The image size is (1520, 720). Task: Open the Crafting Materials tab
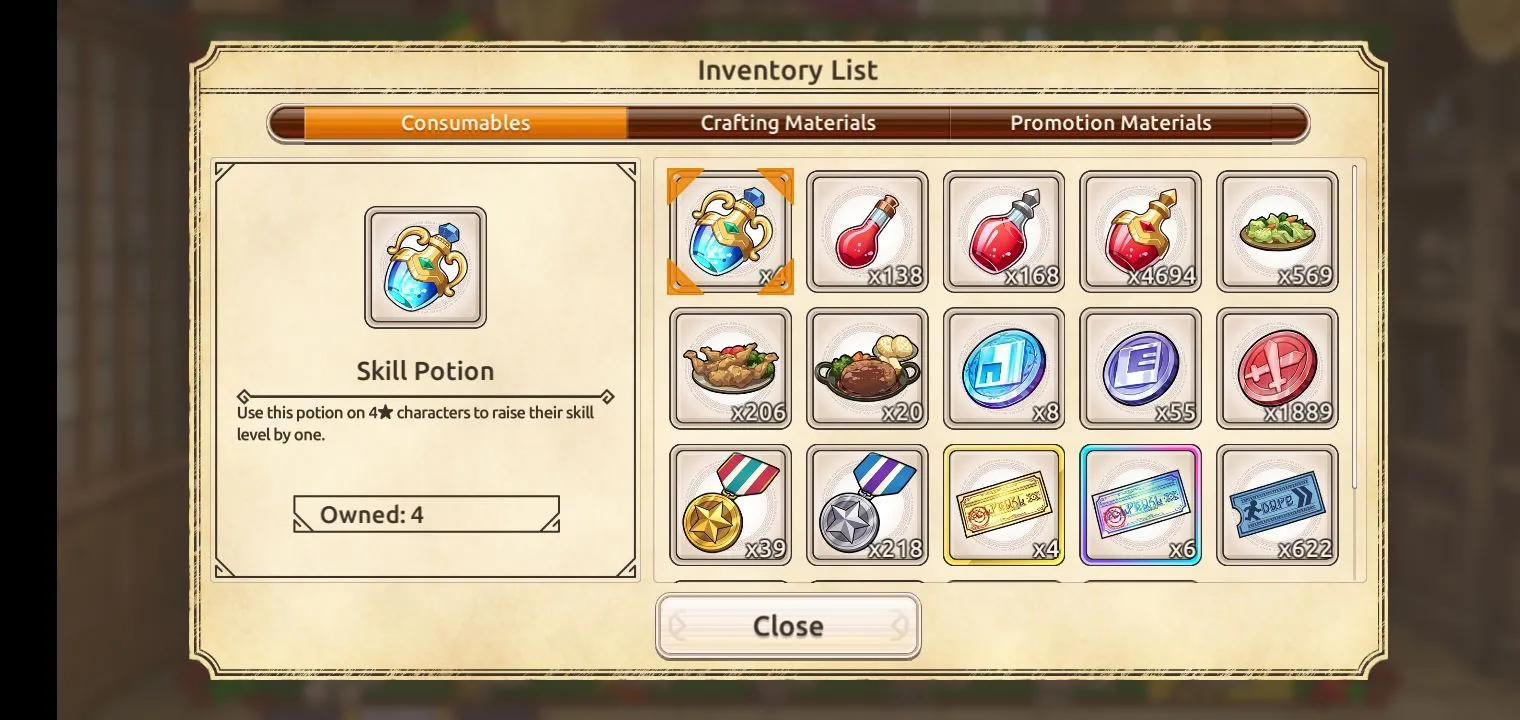tap(788, 123)
